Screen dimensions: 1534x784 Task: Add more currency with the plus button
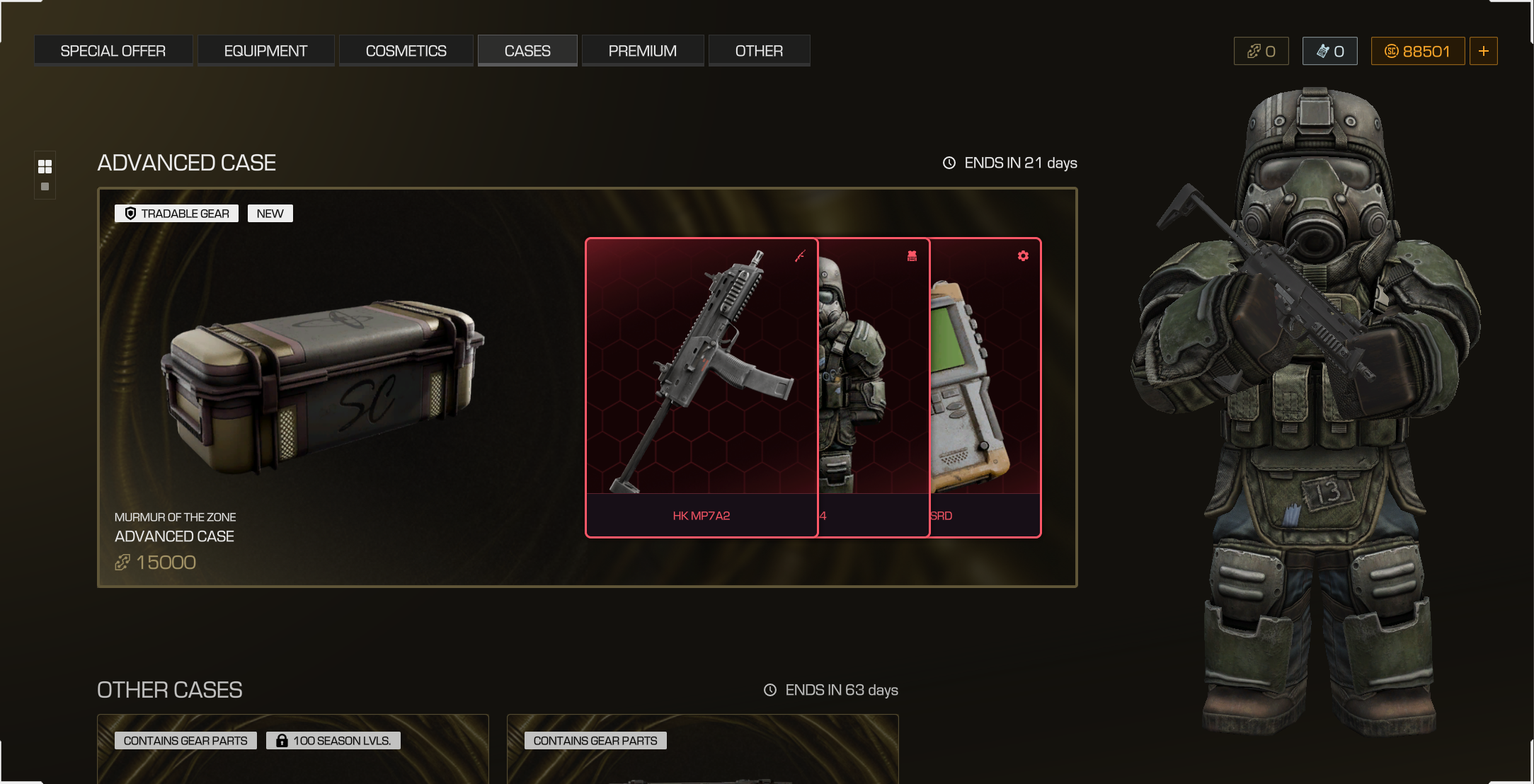(1483, 51)
